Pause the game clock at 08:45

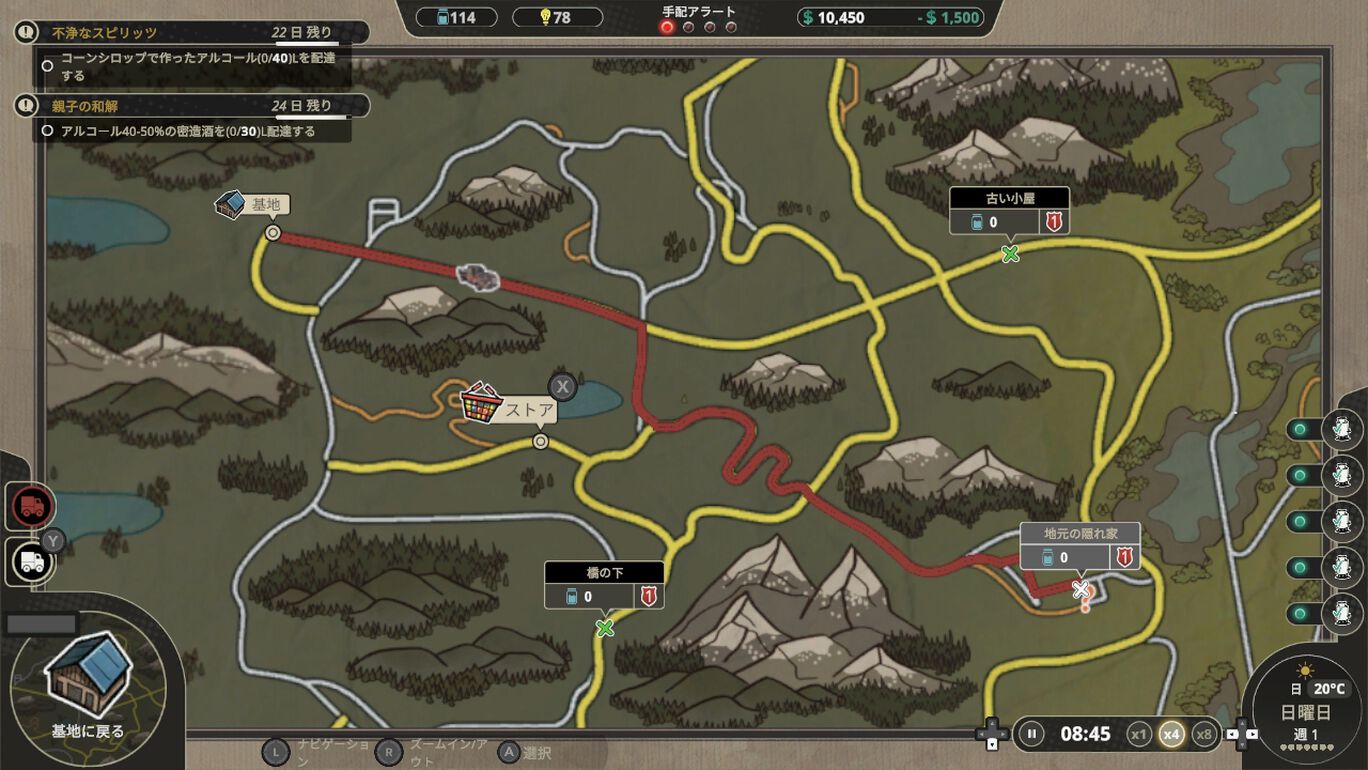coord(1033,733)
